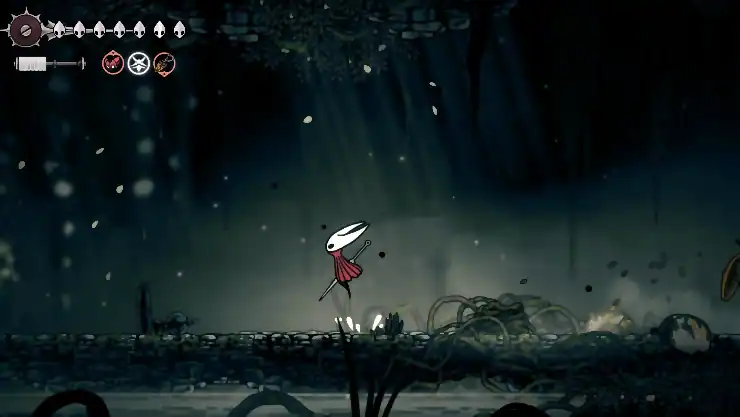Click the silk spool crest emblem
Screen dimensions: 740x417
click(25, 29)
